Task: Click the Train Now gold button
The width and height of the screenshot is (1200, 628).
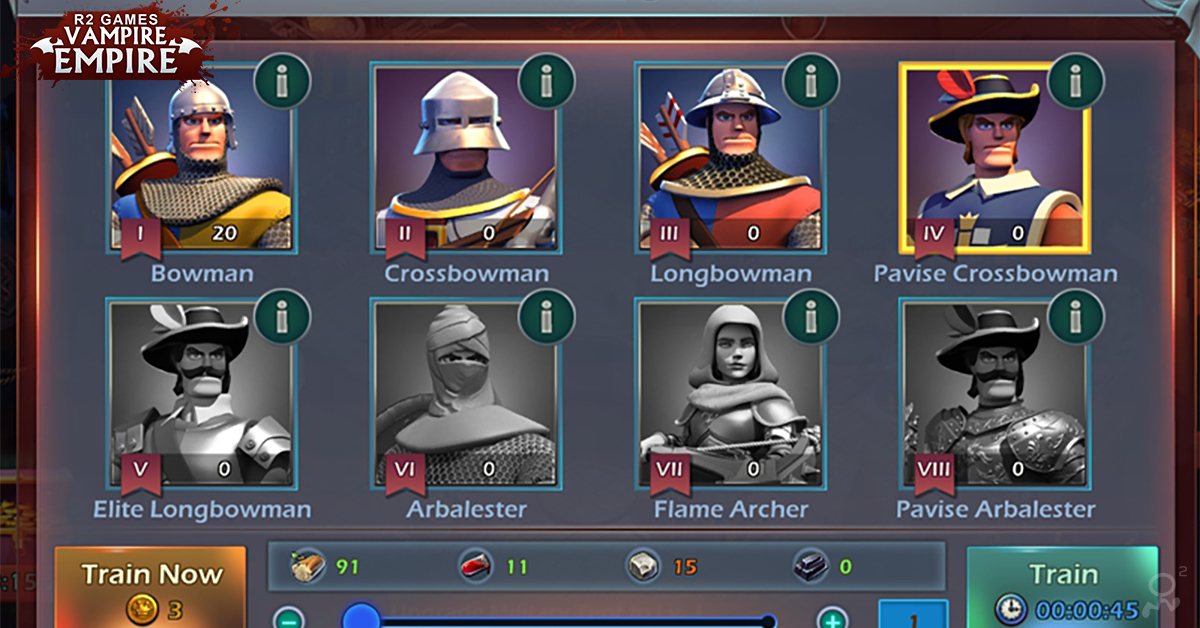Action: click(150, 588)
